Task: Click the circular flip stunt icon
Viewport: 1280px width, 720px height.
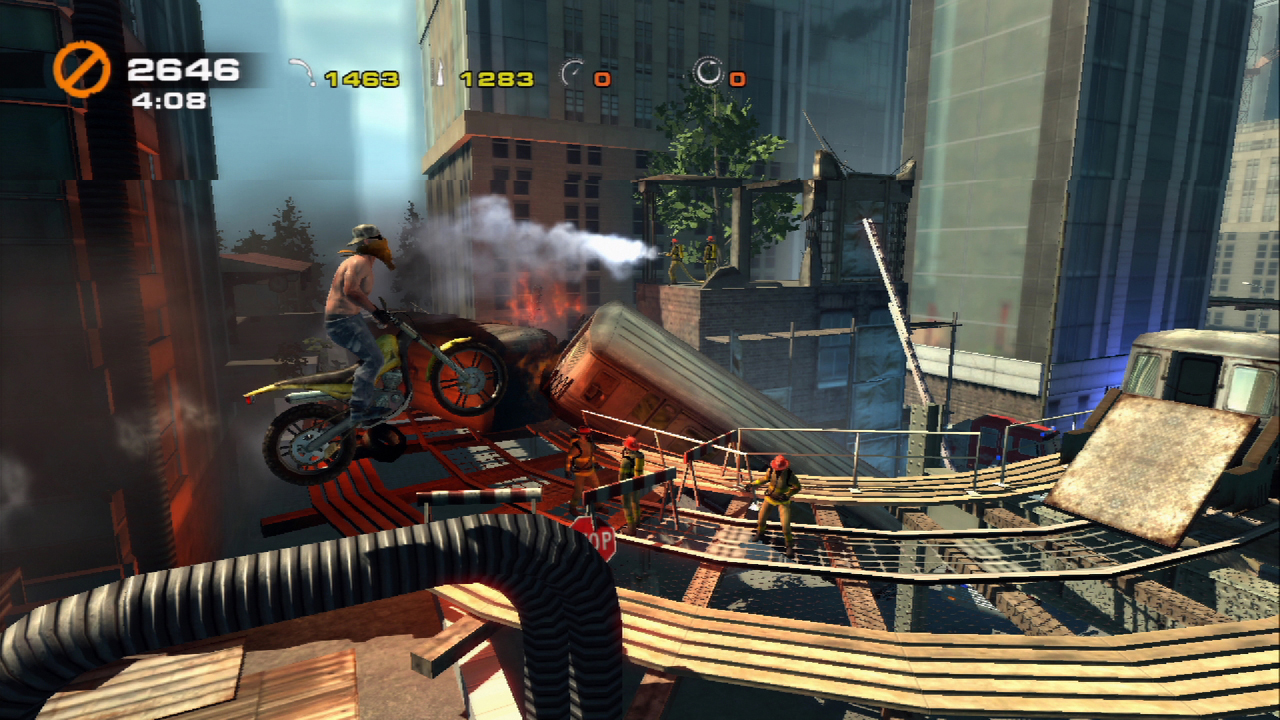Action: pyautogui.click(x=708, y=72)
